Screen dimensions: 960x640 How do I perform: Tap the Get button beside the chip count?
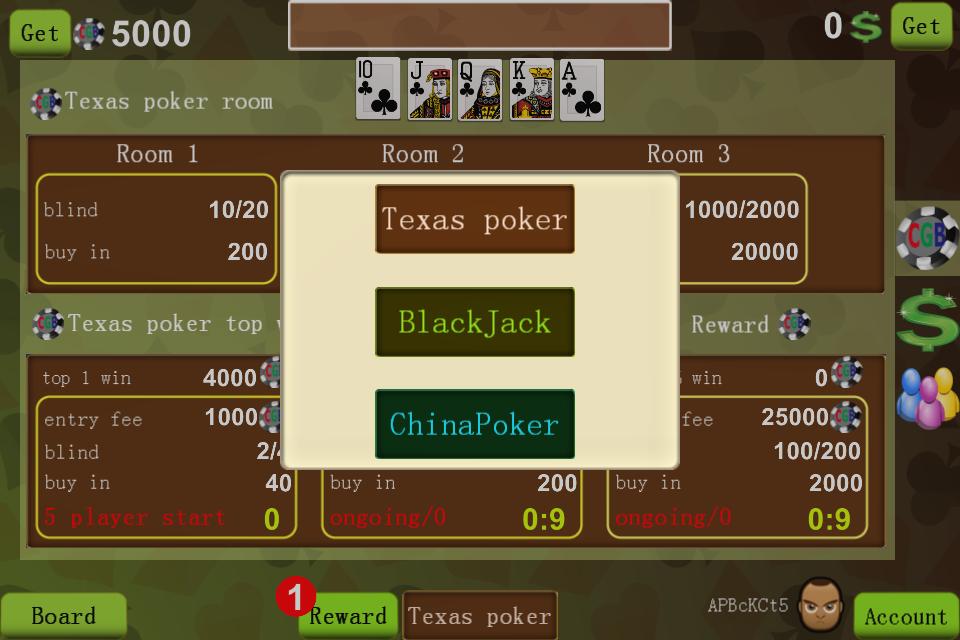(40, 33)
